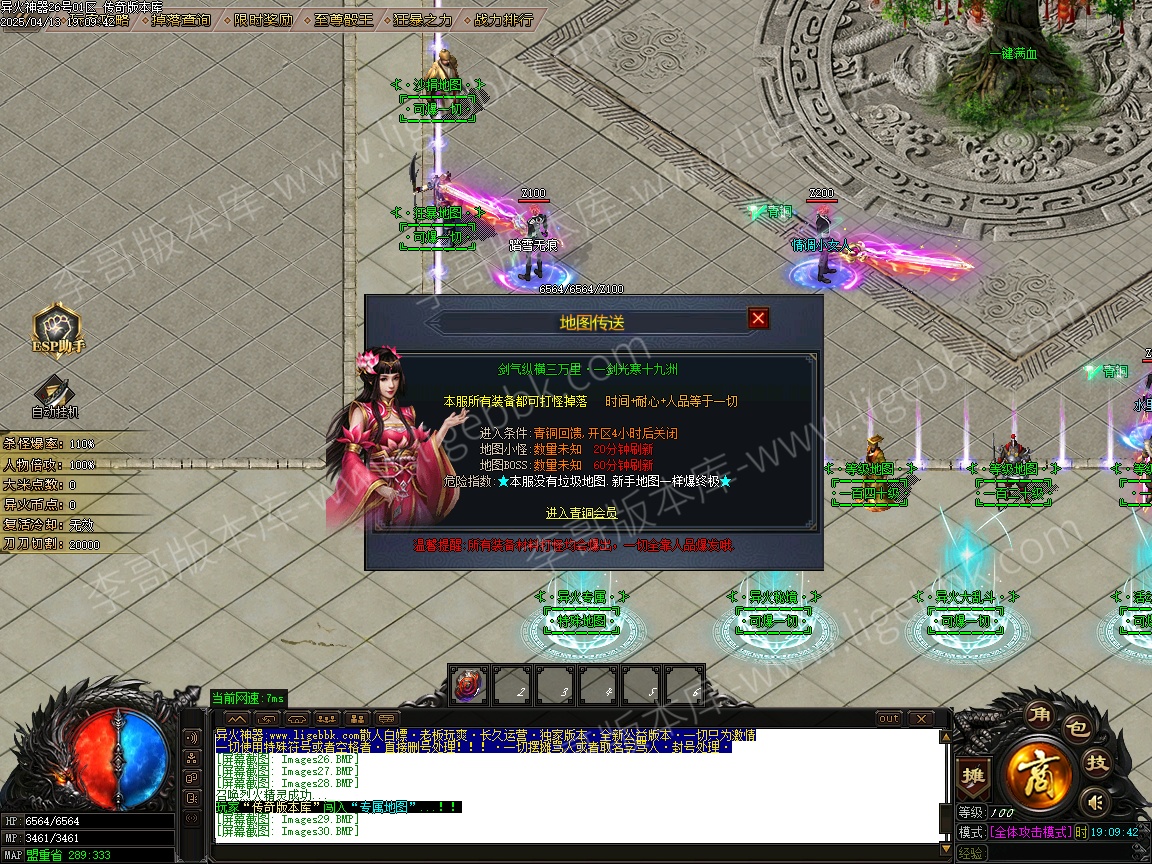Open the 摊 stall button
The image size is (1152, 864).
(972, 775)
